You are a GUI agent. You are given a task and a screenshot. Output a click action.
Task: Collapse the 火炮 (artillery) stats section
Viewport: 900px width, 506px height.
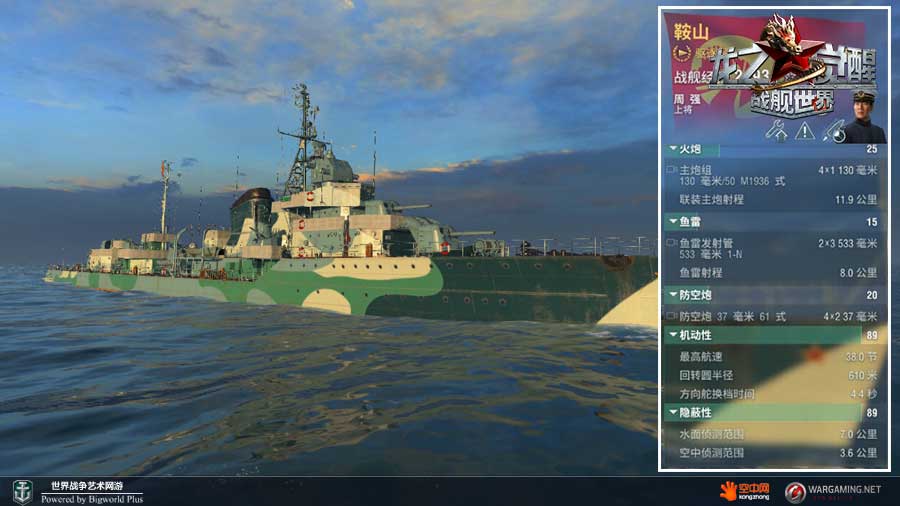(x=671, y=149)
